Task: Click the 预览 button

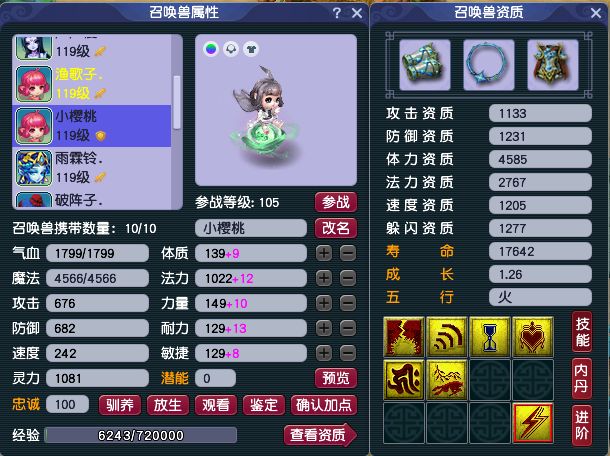Action: [x=336, y=378]
